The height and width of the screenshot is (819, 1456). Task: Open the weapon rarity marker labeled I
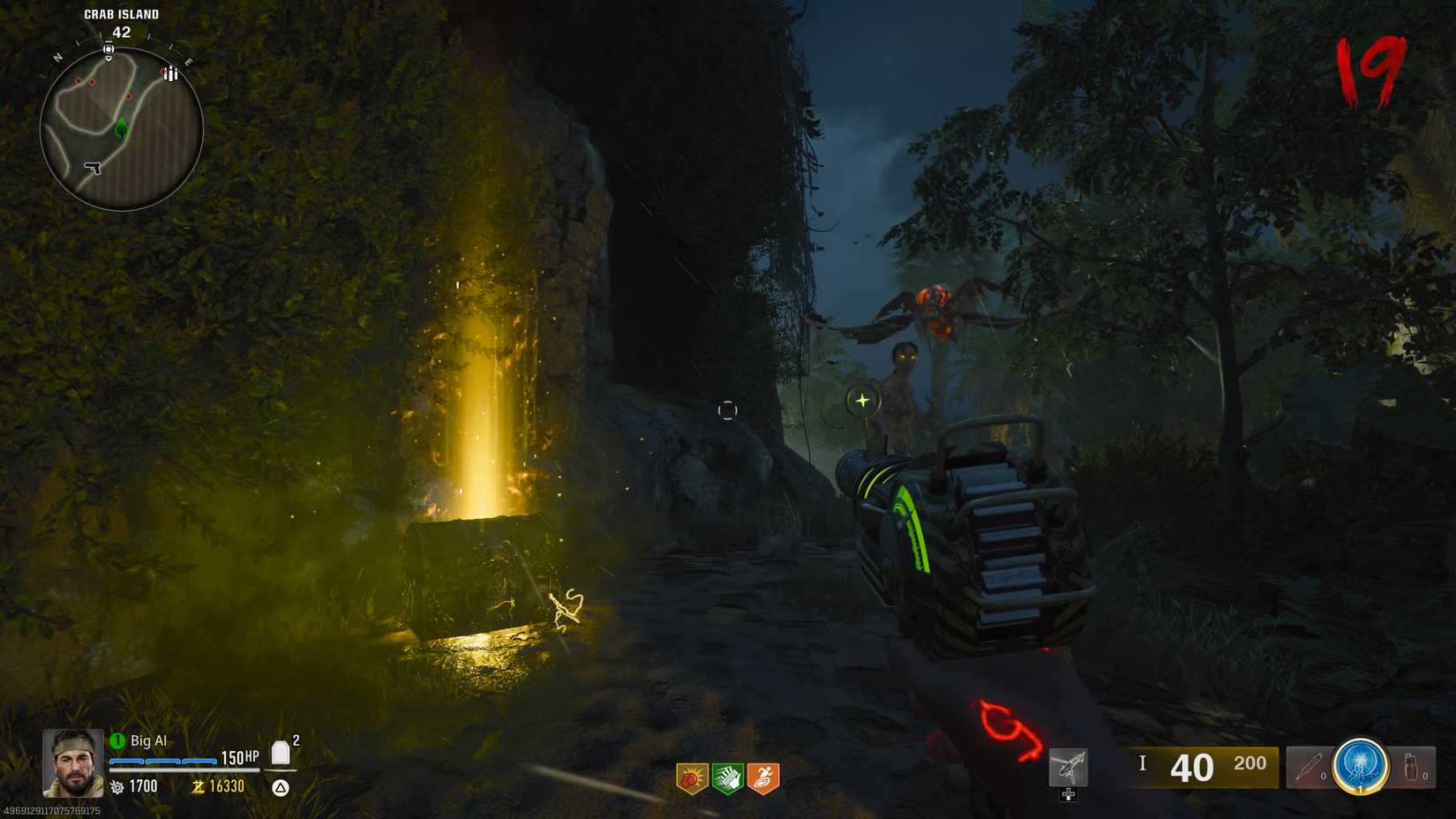[1143, 764]
